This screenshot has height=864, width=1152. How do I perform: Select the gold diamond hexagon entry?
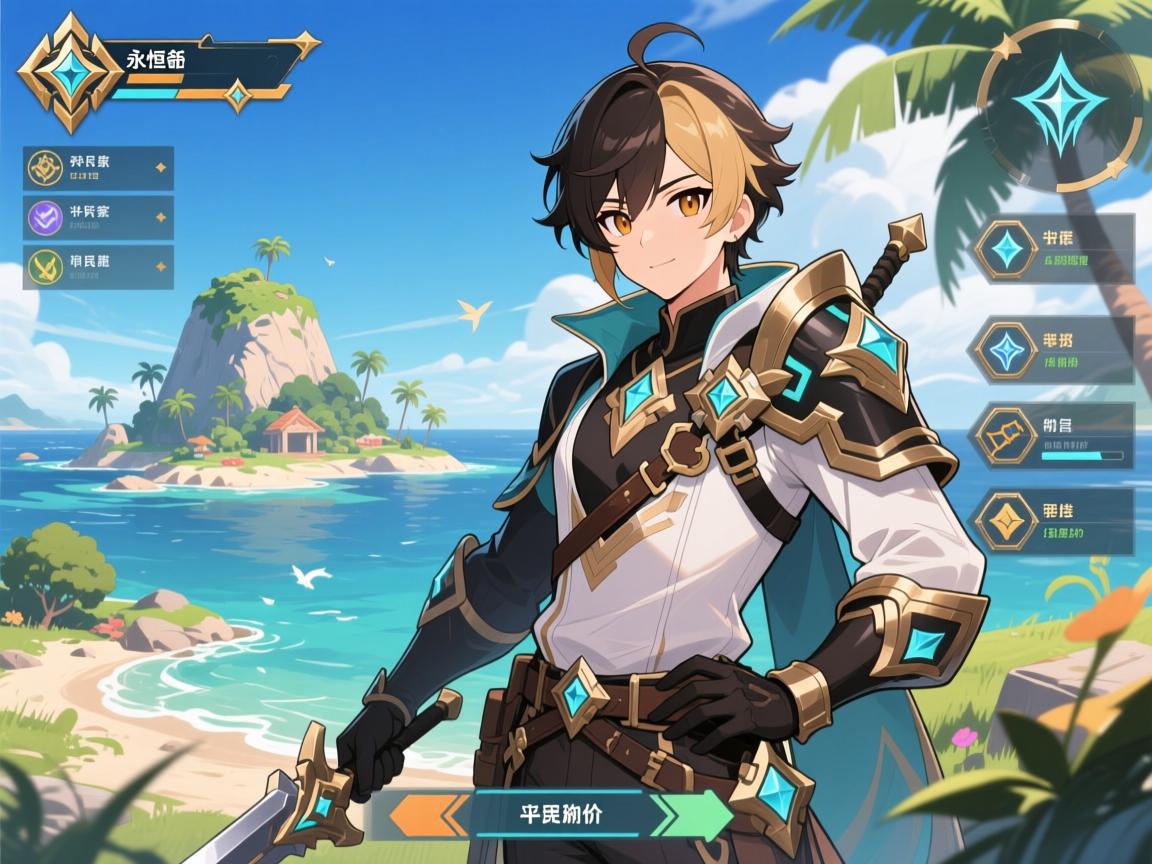(x=1054, y=521)
